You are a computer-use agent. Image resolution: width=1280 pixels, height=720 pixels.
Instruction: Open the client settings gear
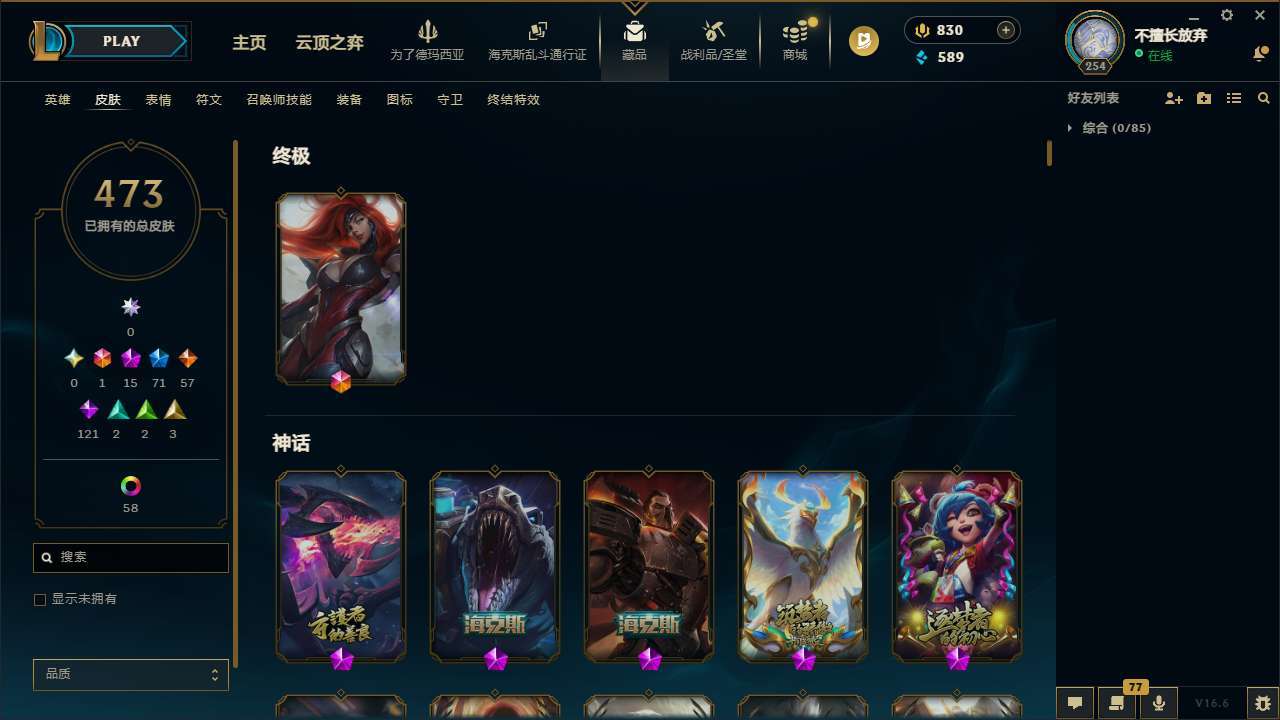point(1226,15)
